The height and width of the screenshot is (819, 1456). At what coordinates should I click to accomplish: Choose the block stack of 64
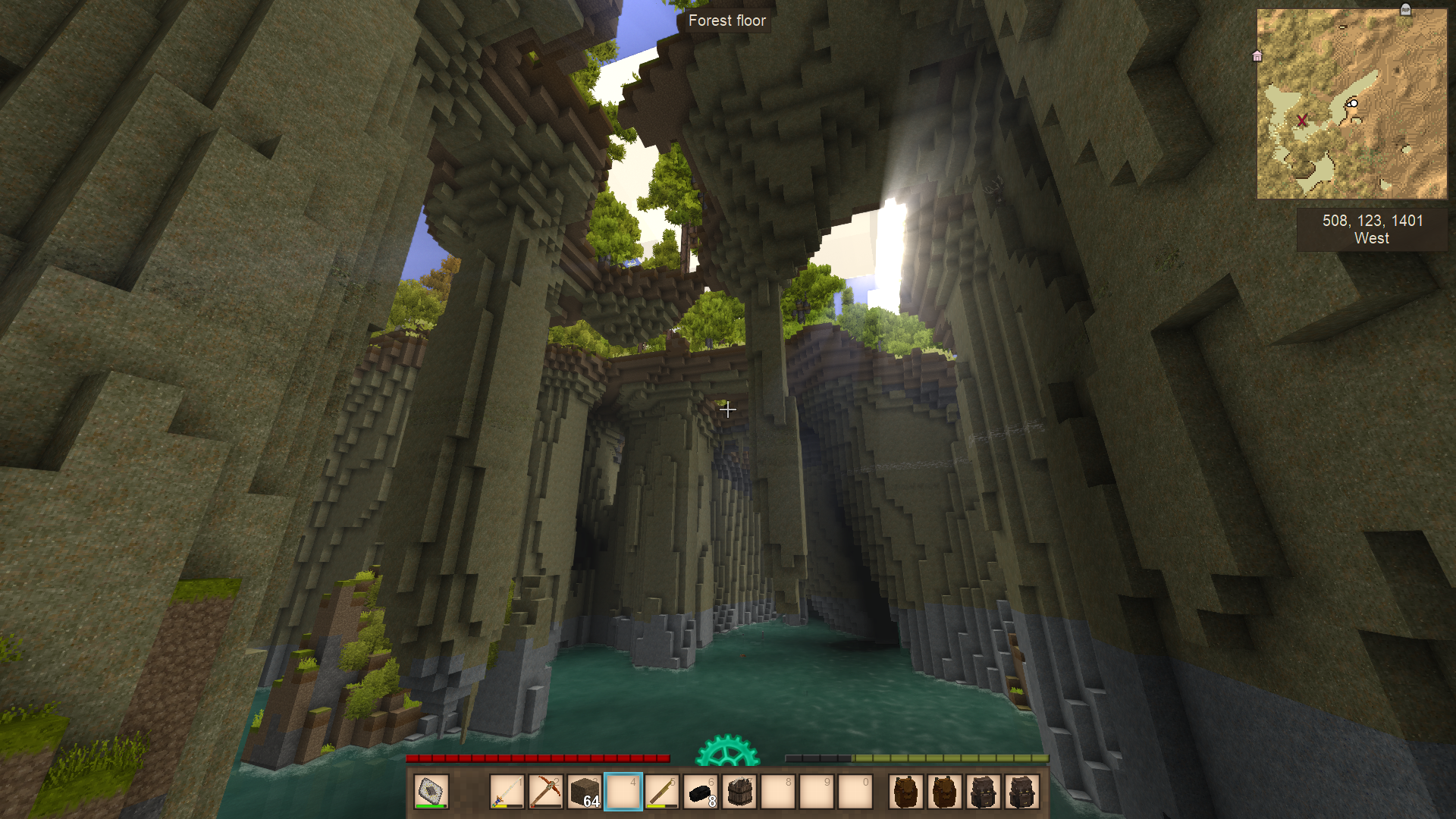(585, 792)
